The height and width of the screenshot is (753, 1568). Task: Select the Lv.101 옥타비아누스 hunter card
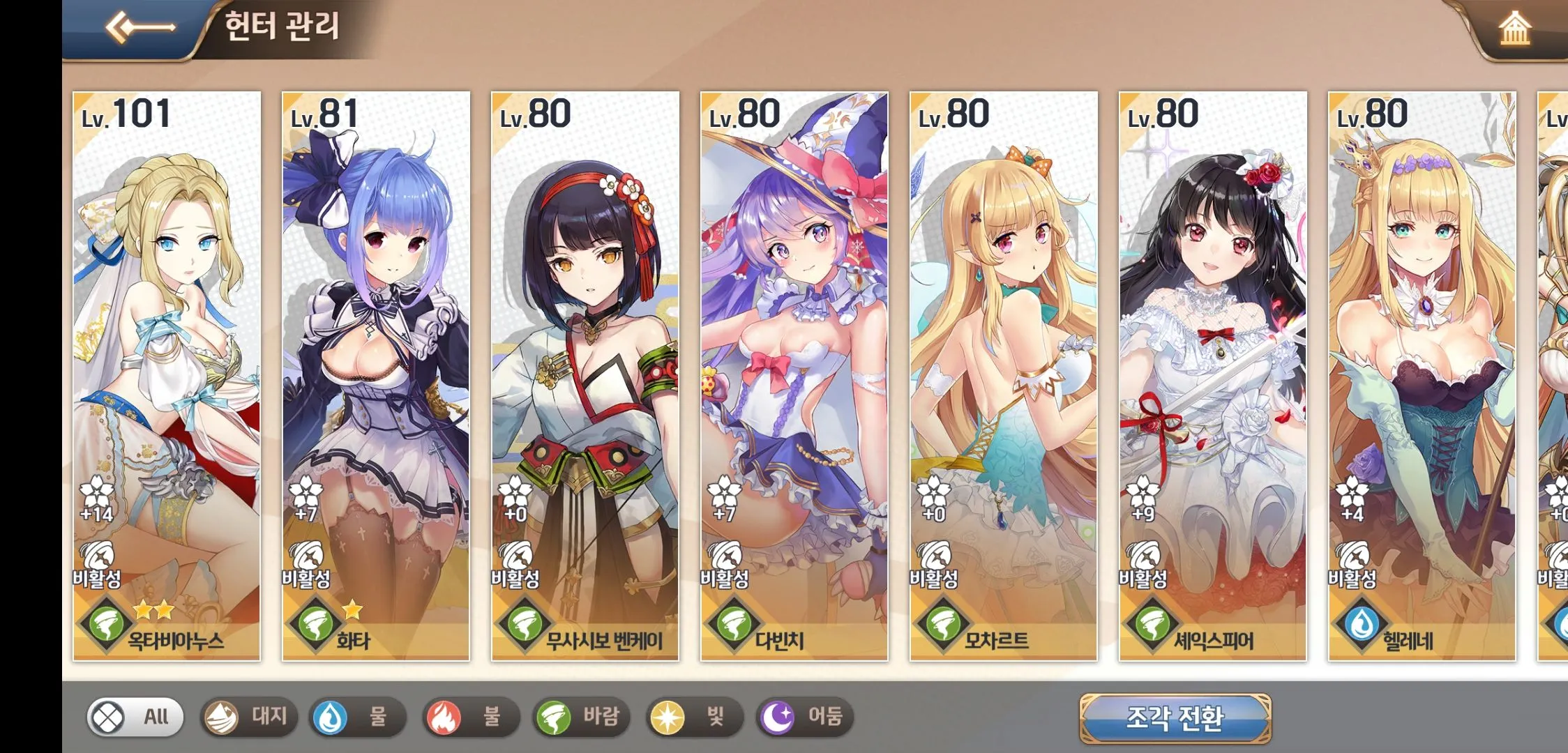167,376
